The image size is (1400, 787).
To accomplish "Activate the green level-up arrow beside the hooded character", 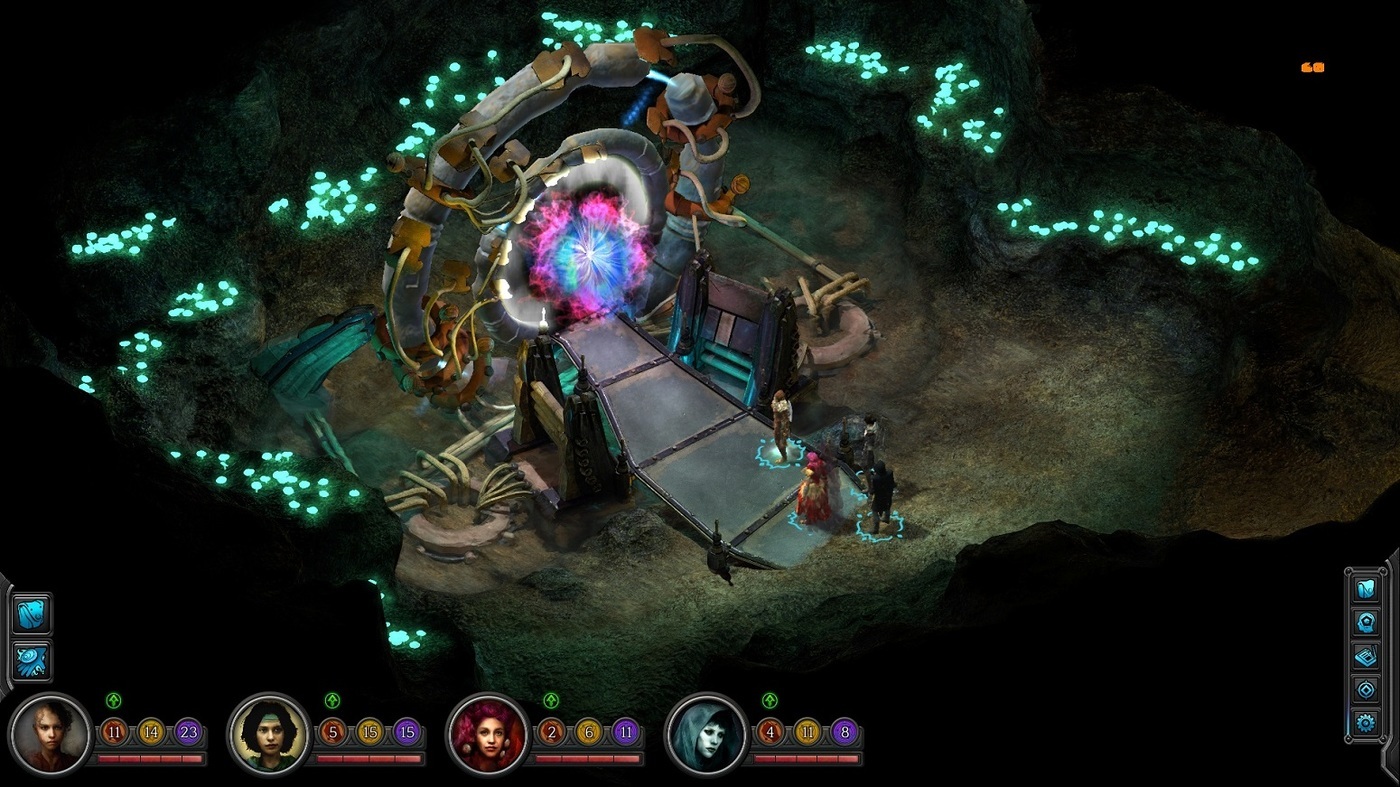I will click(770, 701).
